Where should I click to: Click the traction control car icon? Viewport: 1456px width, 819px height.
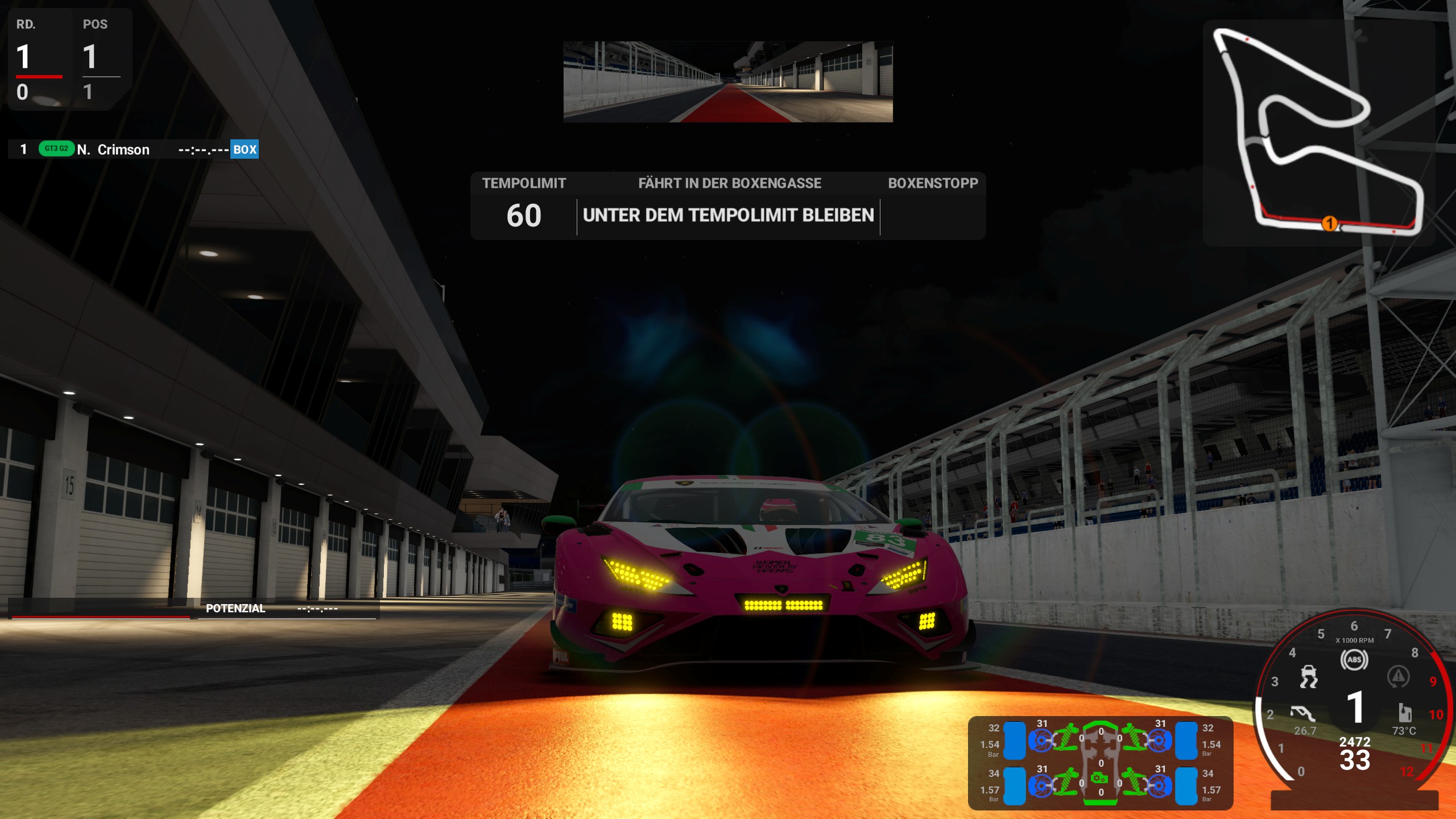click(x=1309, y=677)
